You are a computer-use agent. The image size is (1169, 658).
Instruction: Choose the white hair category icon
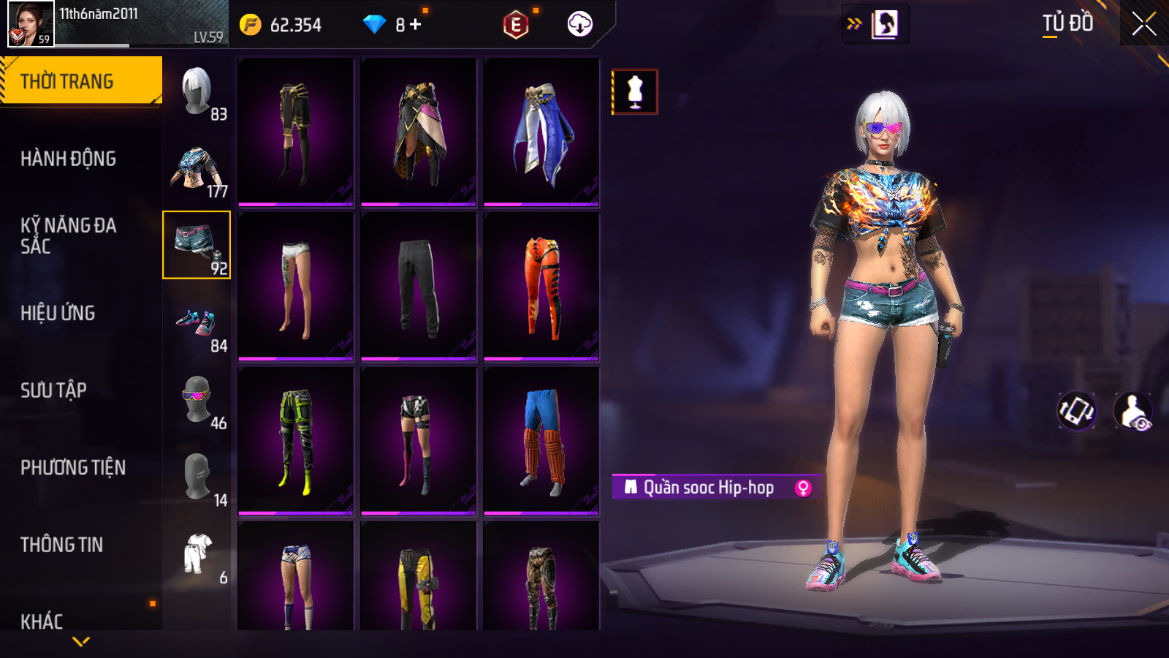click(x=196, y=91)
